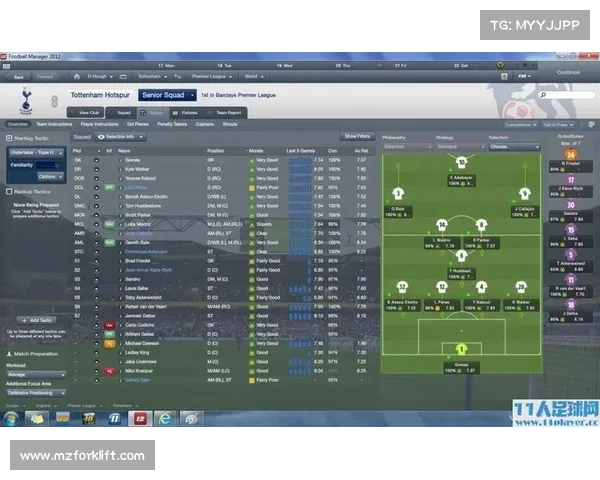Switch to the Team Instructions tab

(x=53, y=124)
